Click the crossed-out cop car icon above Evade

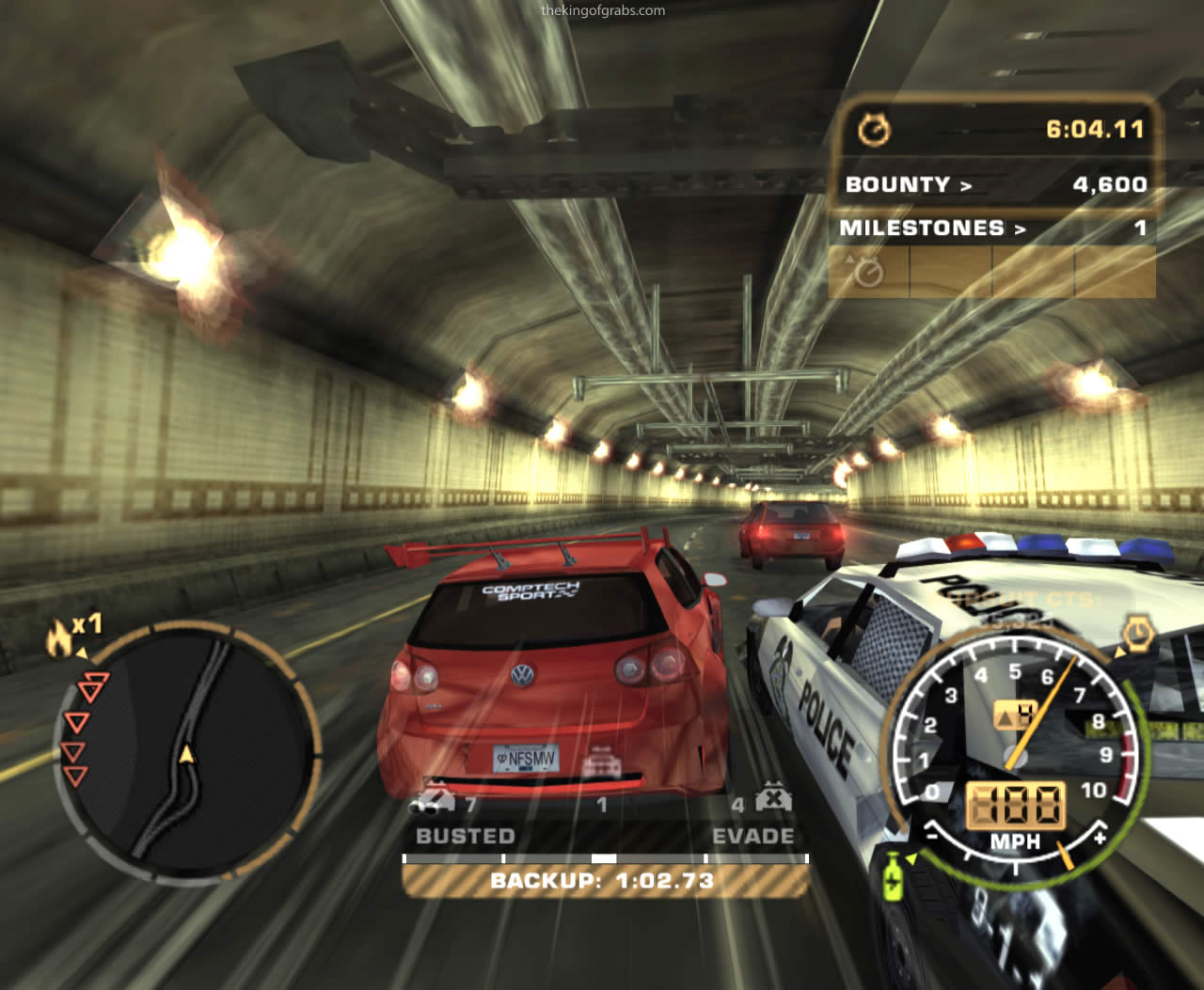(x=773, y=798)
